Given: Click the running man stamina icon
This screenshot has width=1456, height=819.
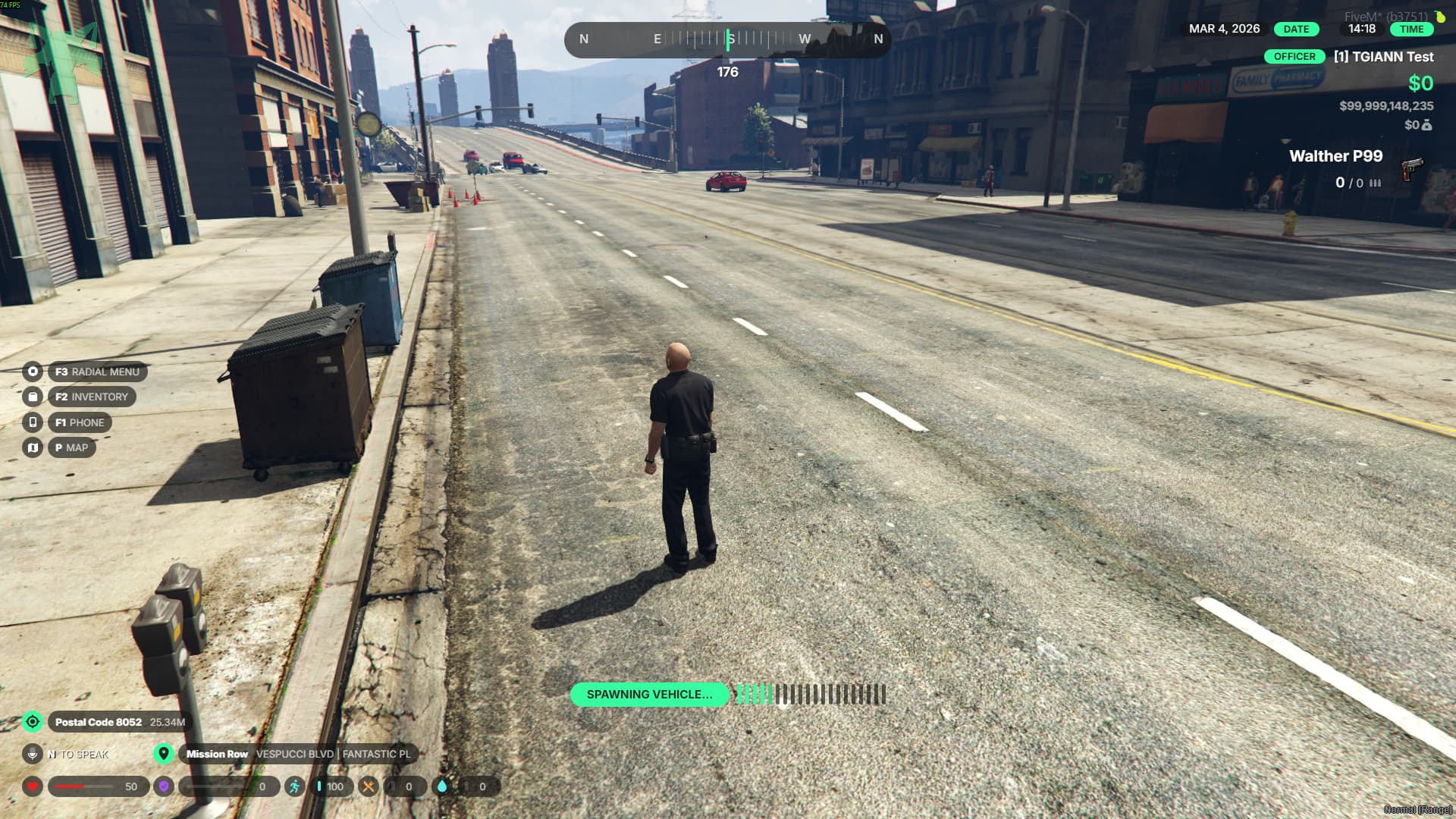Looking at the screenshot, I should pyautogui.click(x=294, y=786).
